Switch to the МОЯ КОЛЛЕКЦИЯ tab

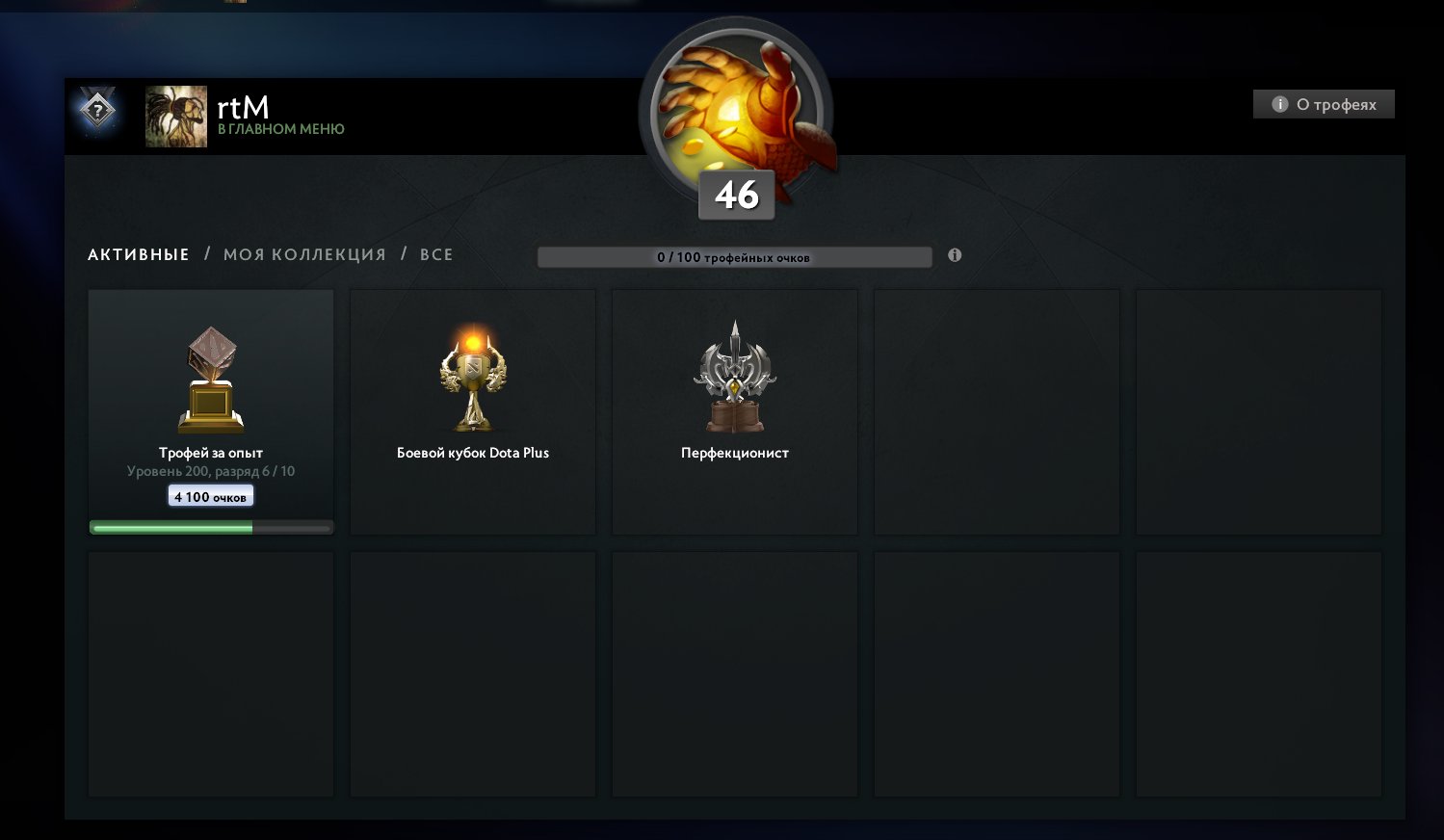pos(302,253)
